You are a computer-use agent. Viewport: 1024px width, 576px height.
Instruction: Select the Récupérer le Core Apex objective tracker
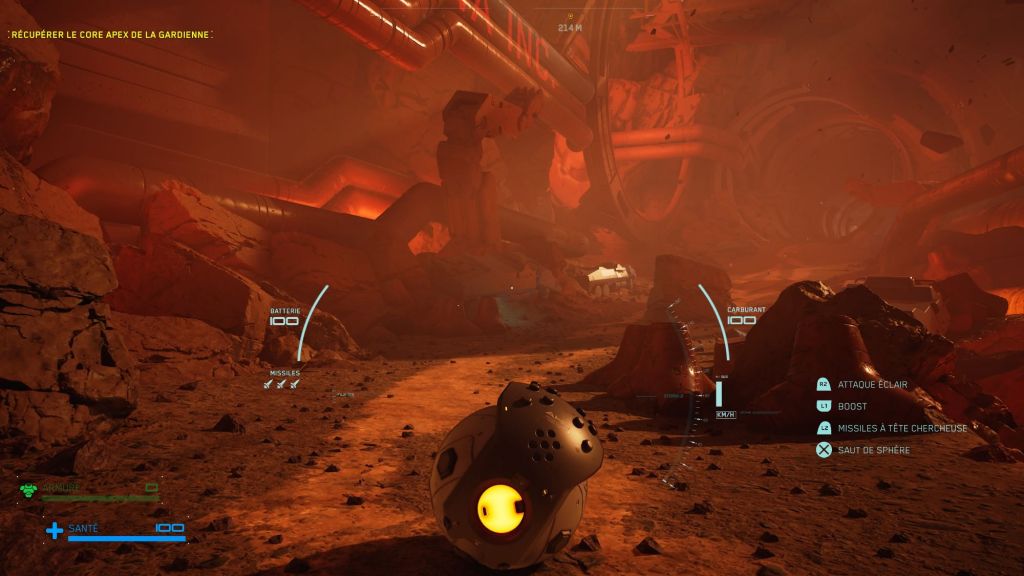[x=110, y=34]
